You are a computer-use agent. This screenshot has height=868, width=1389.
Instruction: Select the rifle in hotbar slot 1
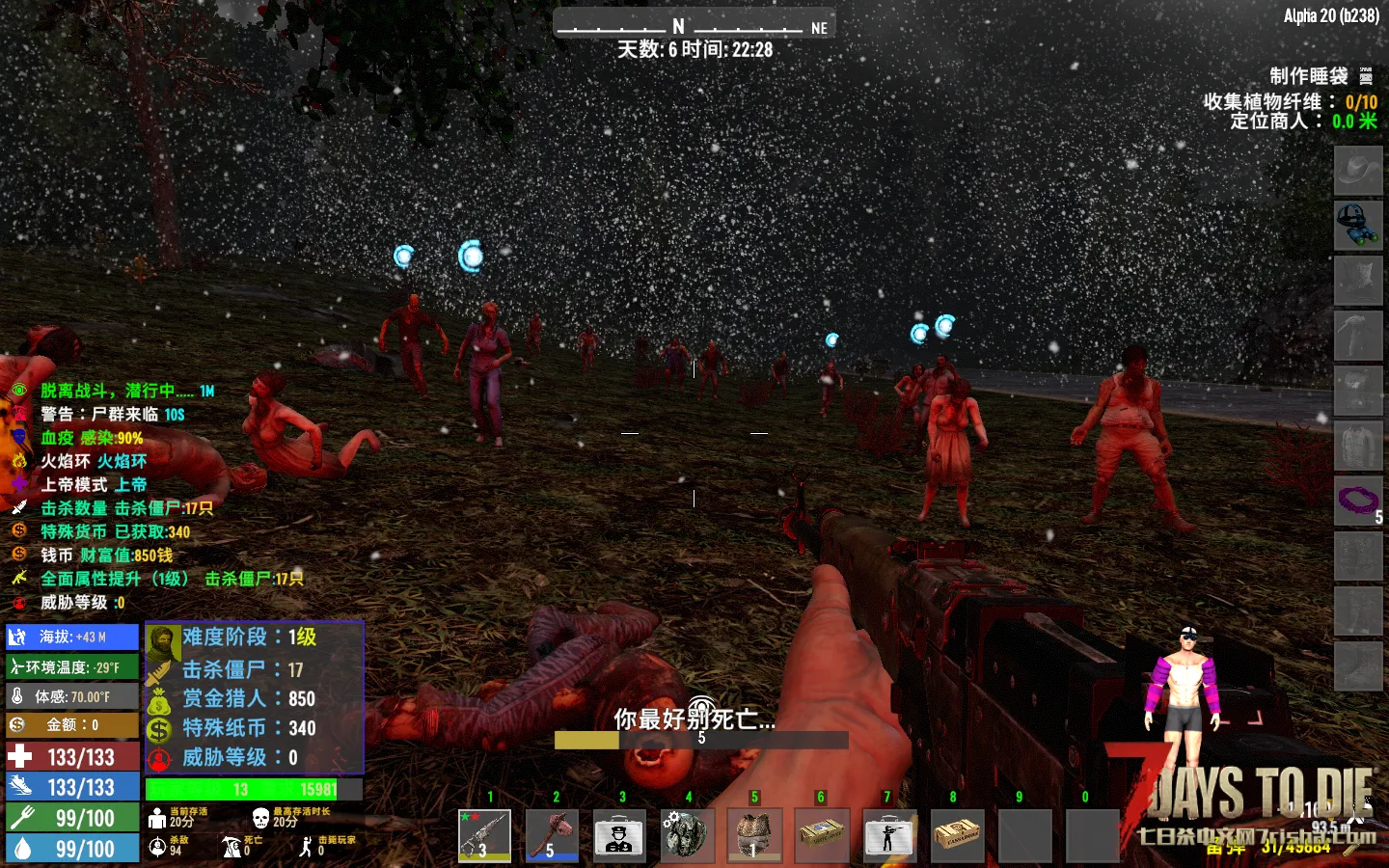[x=484, y=834]
